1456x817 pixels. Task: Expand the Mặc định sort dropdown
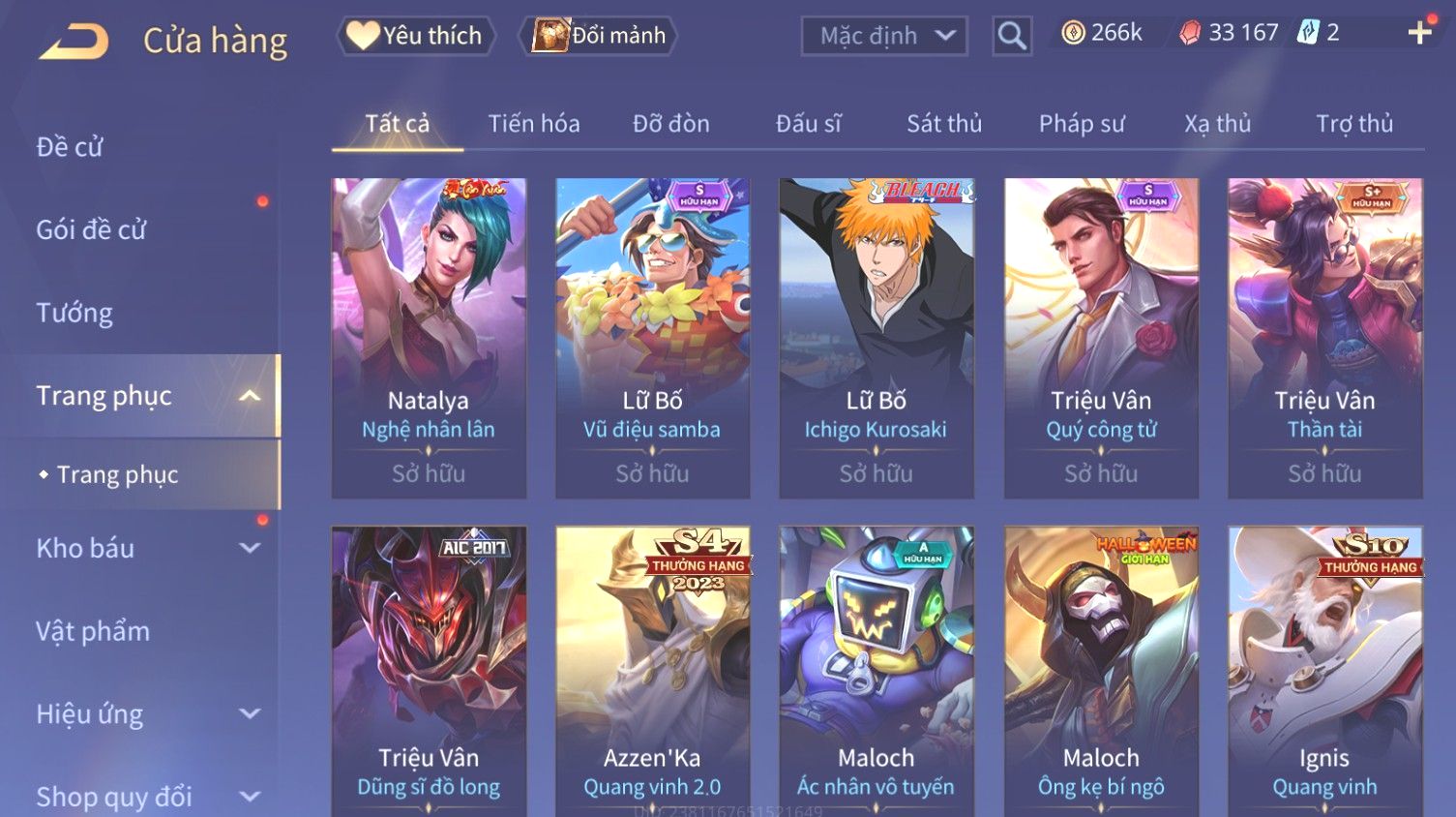click(x=884, y=37)
